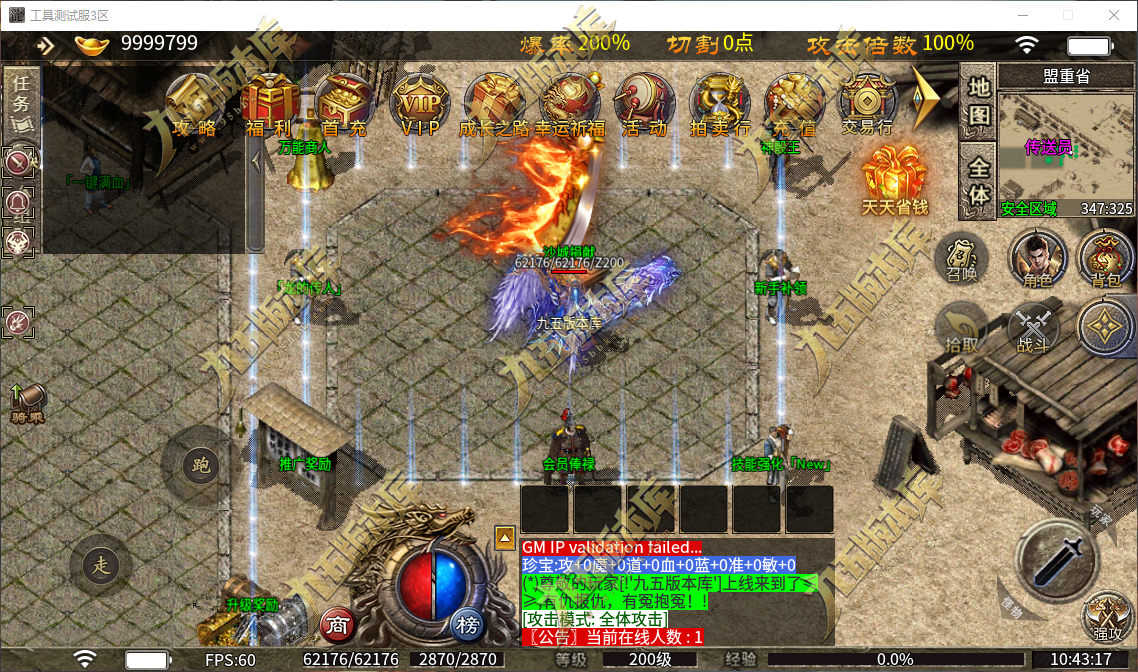Open the VIP menu

(x=420, y=105)
